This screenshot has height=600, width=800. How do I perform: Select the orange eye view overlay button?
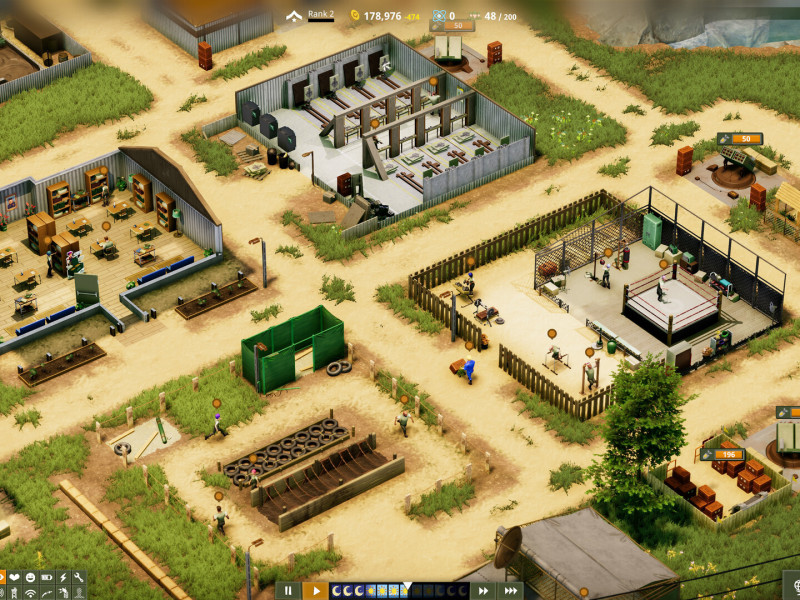2,578
